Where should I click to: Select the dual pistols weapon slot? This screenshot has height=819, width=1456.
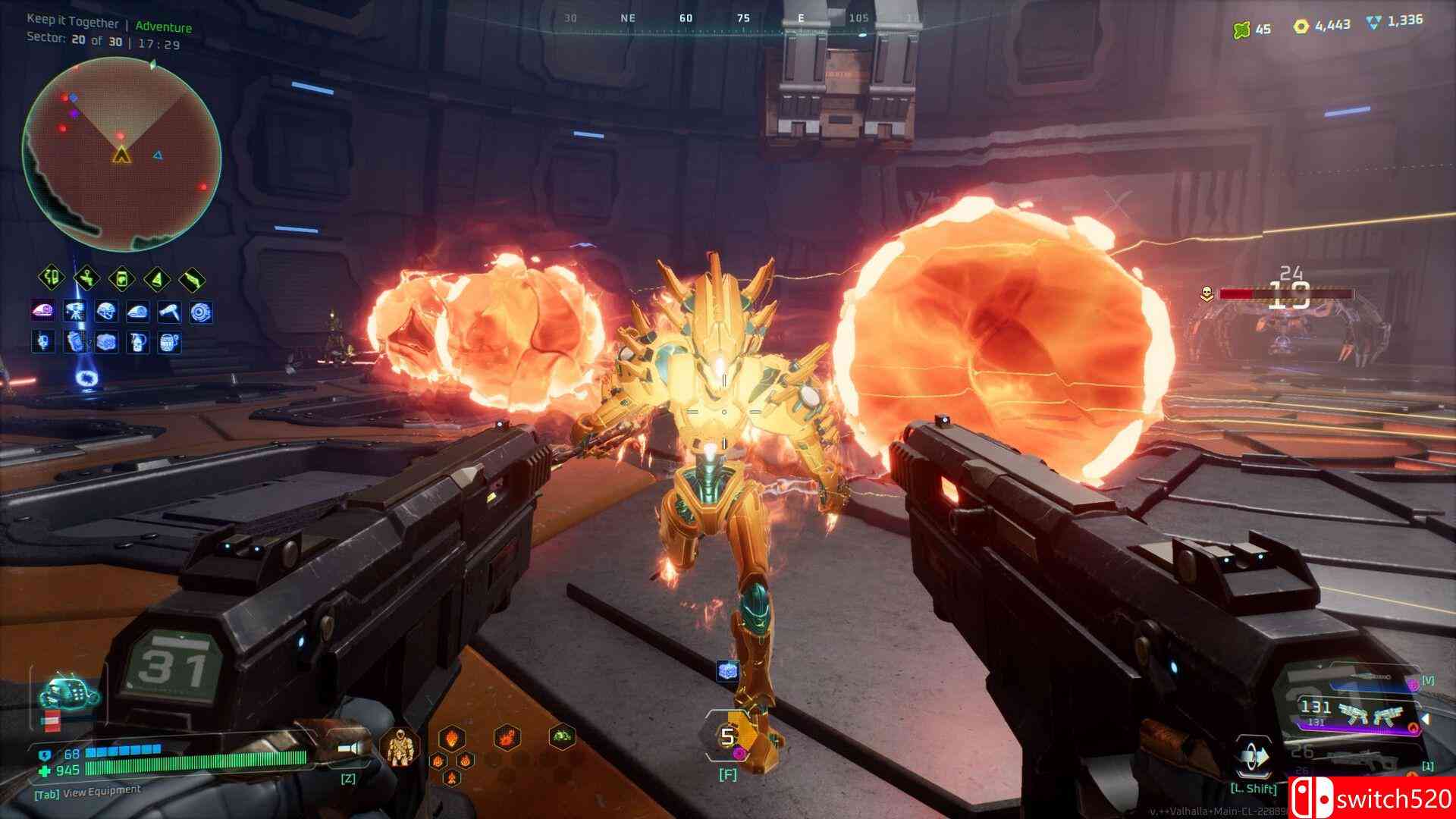(x=1359, y=714)
